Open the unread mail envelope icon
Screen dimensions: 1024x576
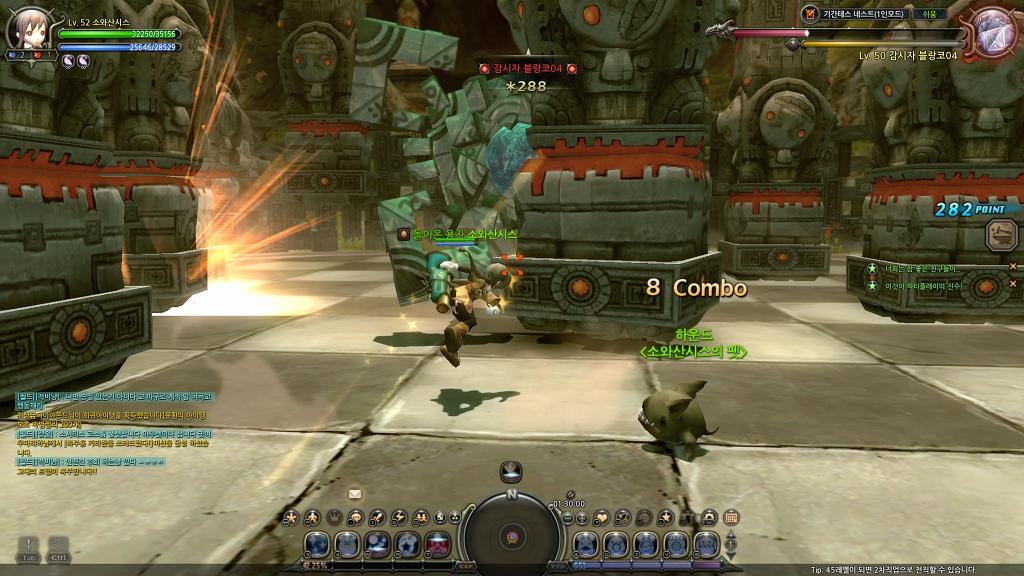pyautogui.click(x=355, y=494)
